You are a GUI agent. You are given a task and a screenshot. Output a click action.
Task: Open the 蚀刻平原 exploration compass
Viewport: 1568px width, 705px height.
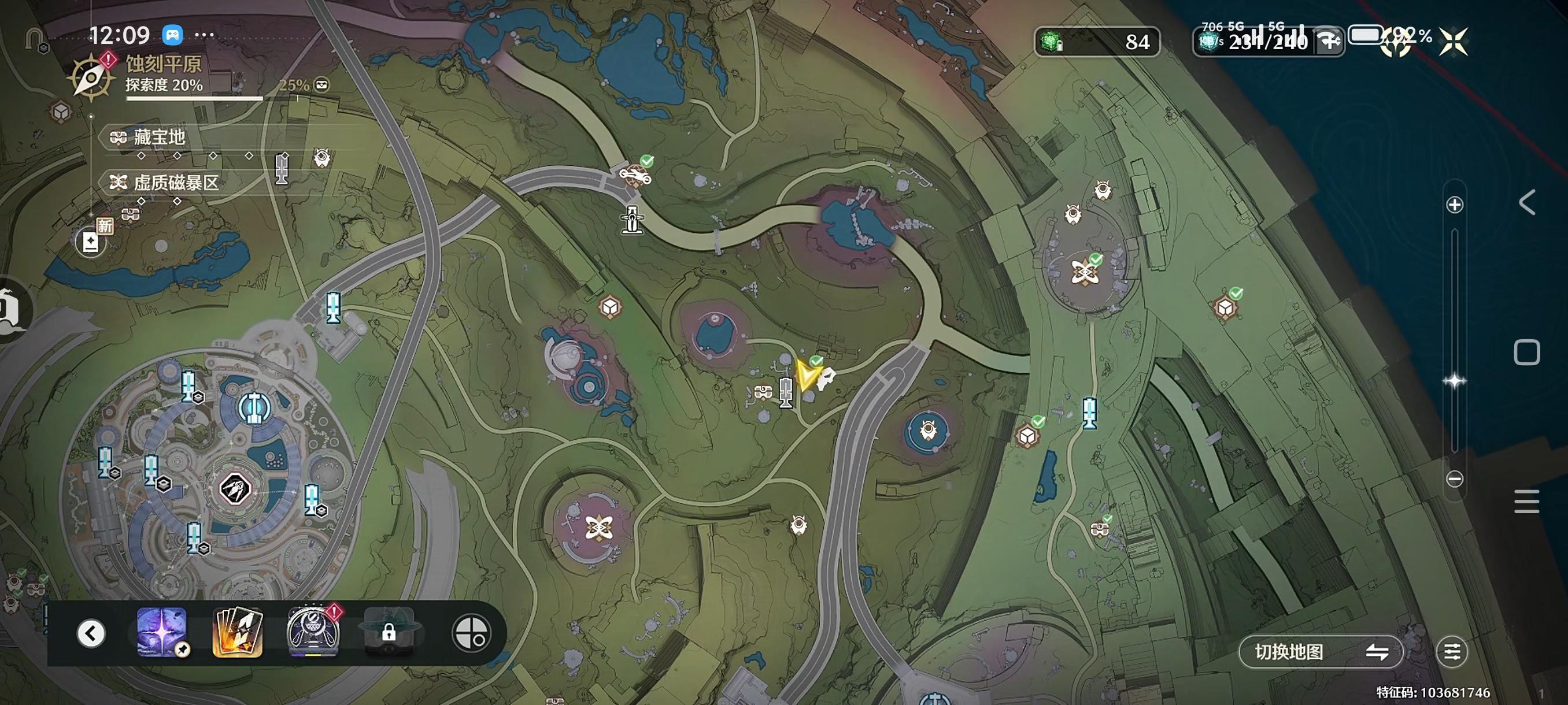point(91,77)
